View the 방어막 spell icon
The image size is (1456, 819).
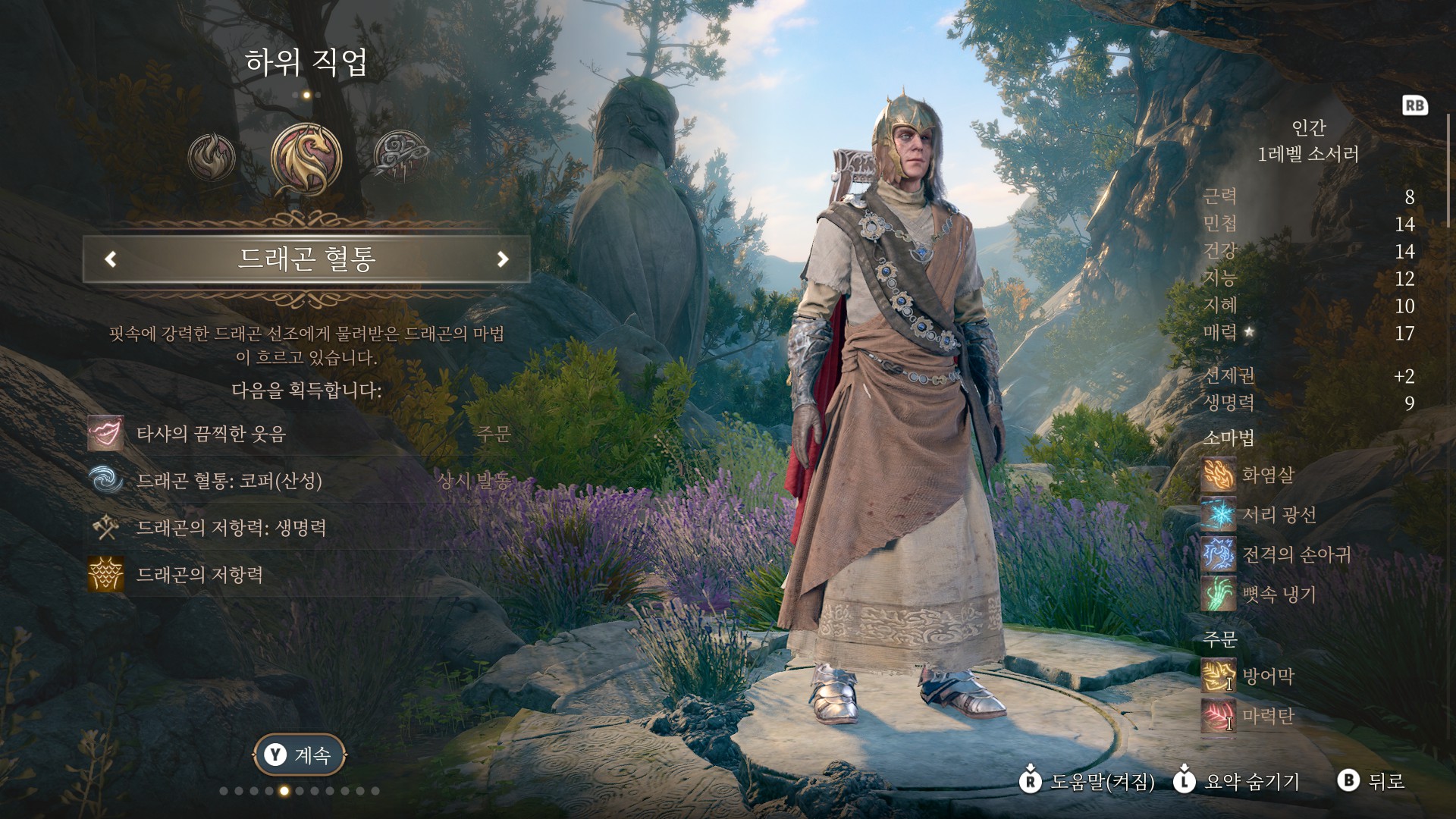click(1218, 676)
